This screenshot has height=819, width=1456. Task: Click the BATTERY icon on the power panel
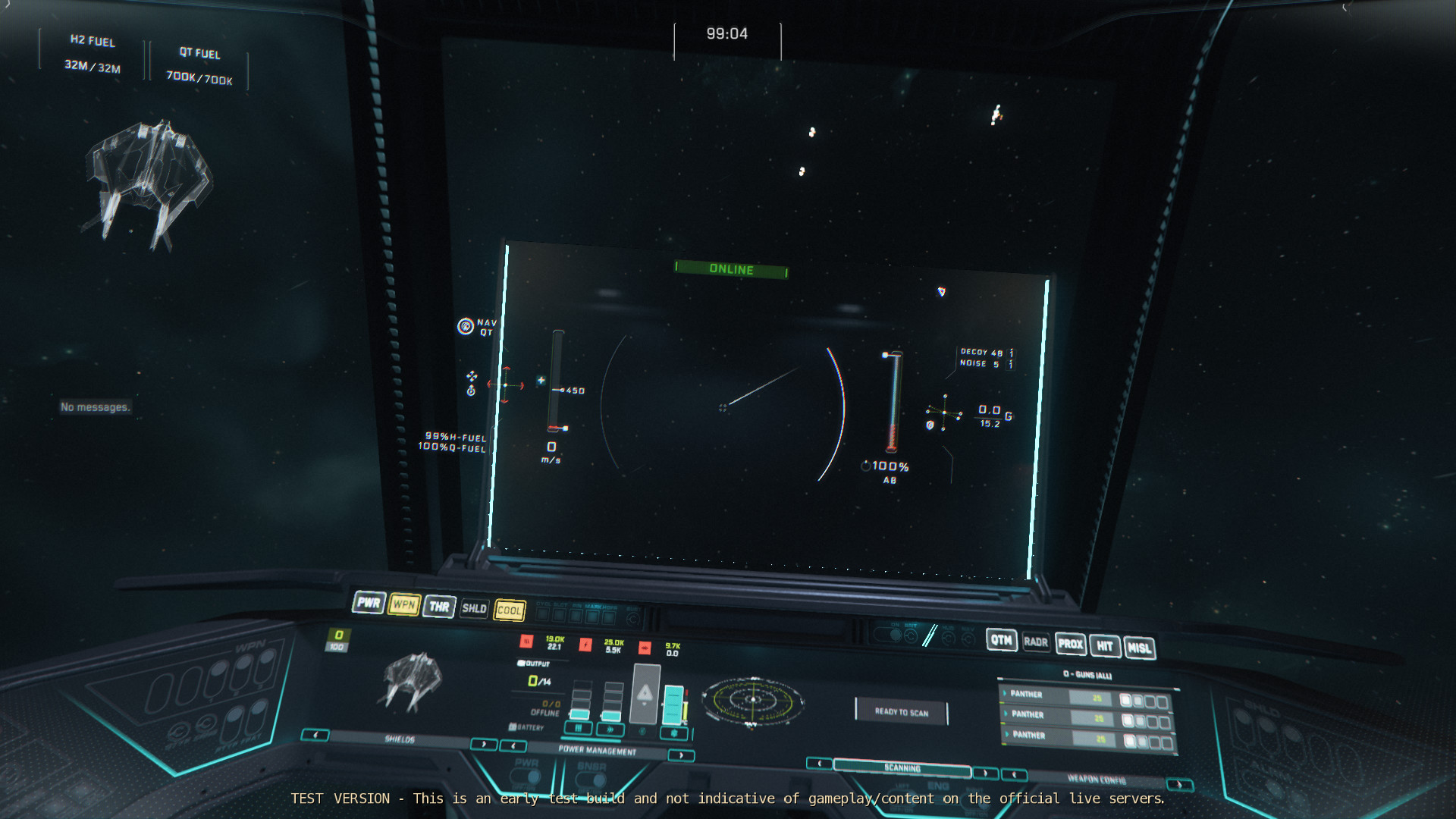513,727
